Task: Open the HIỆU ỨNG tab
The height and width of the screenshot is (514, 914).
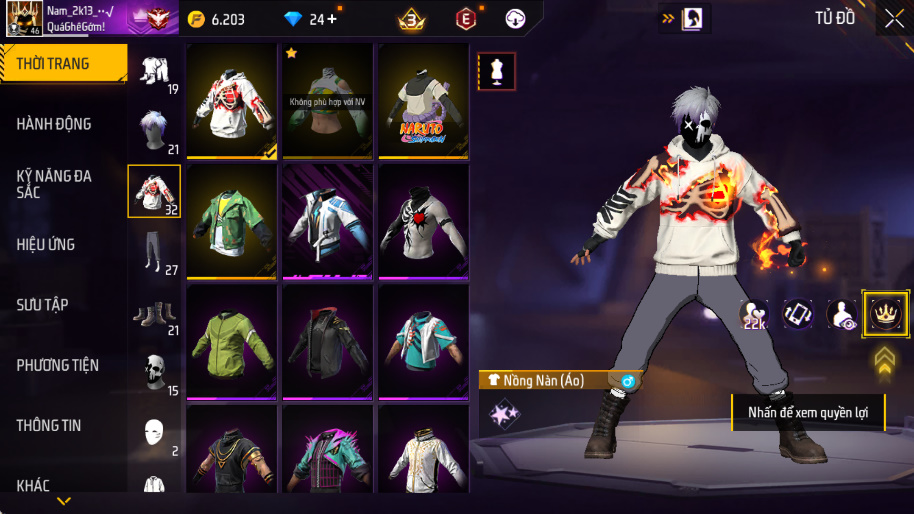Action: [46, 245]
